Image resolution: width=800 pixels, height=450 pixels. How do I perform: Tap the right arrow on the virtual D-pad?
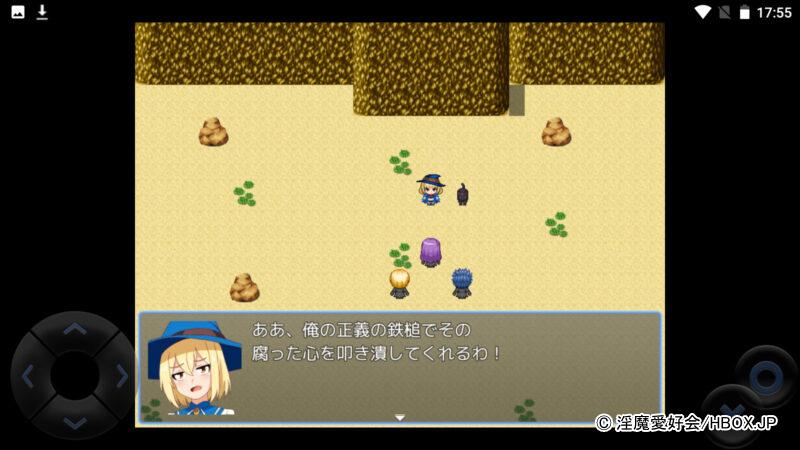coord(121,376)
